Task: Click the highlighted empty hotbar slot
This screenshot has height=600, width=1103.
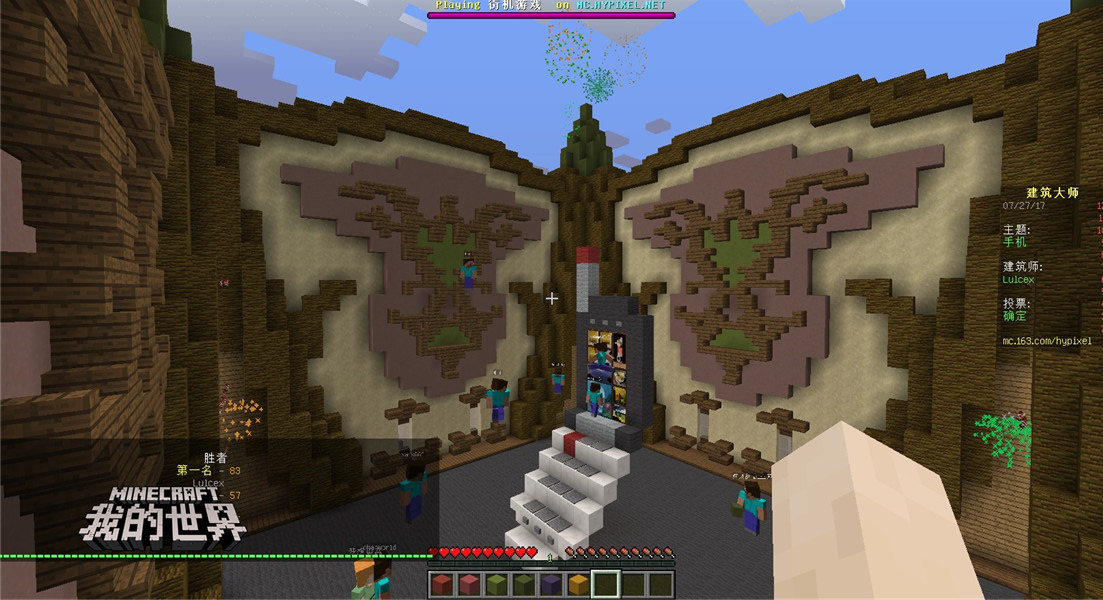Action: [x=606, y=584]
